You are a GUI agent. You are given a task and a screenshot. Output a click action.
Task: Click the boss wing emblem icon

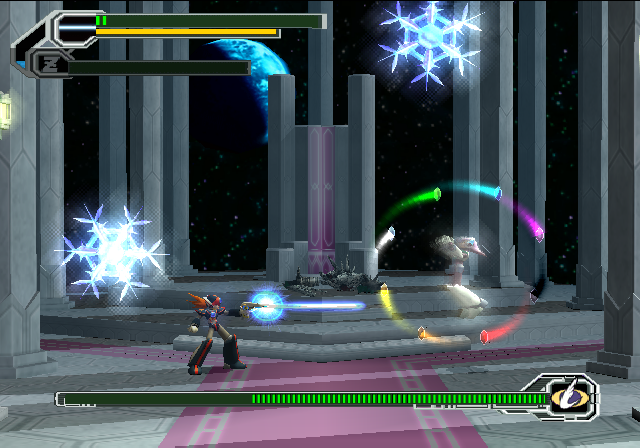tap(565, 398)
